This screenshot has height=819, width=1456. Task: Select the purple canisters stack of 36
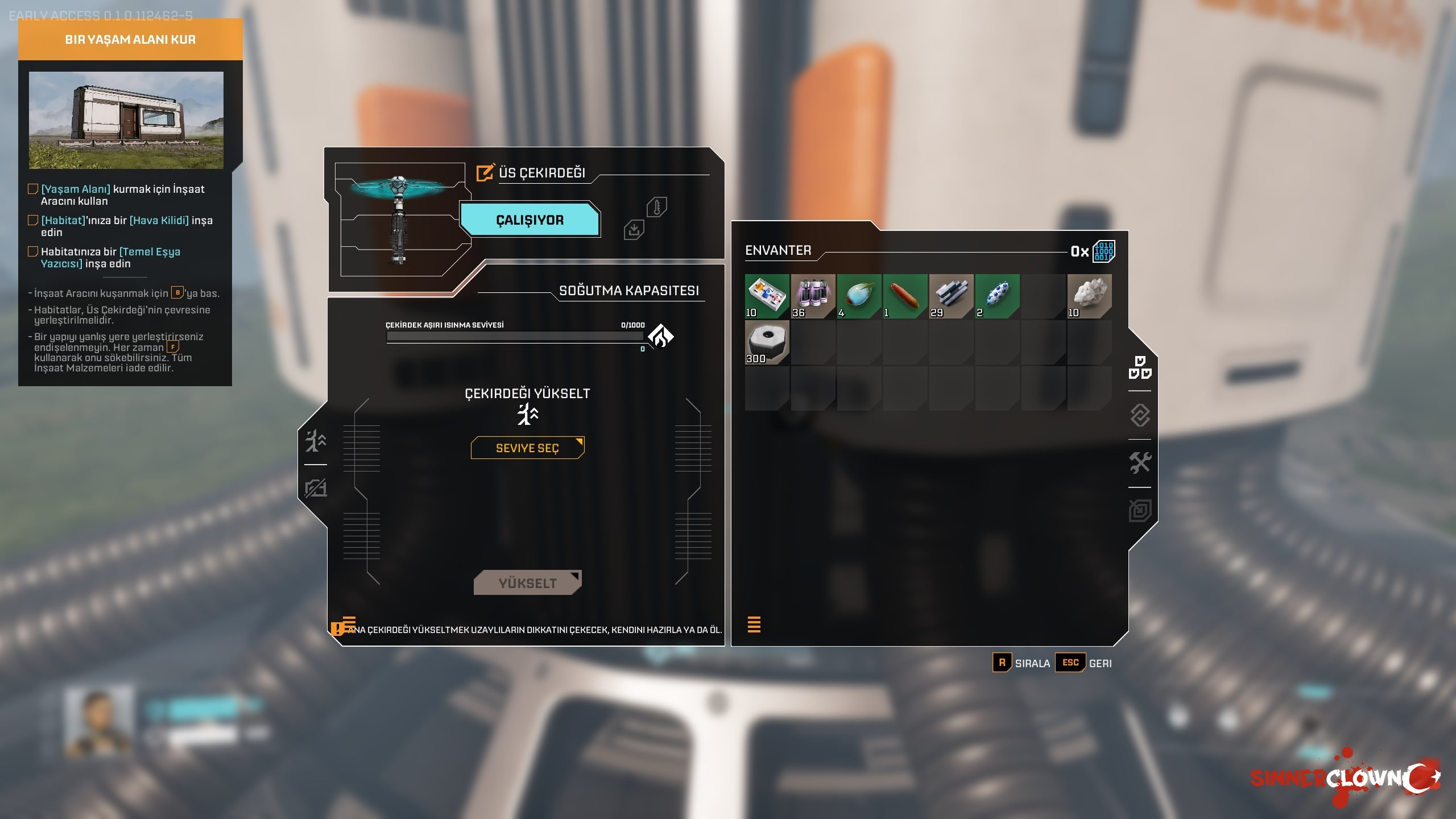(813, 296)
